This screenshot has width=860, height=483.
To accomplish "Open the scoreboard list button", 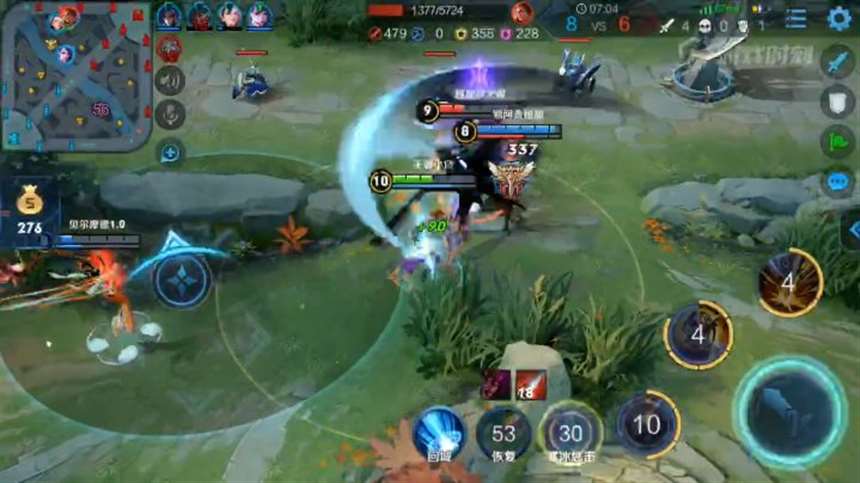I will [796, 18].
